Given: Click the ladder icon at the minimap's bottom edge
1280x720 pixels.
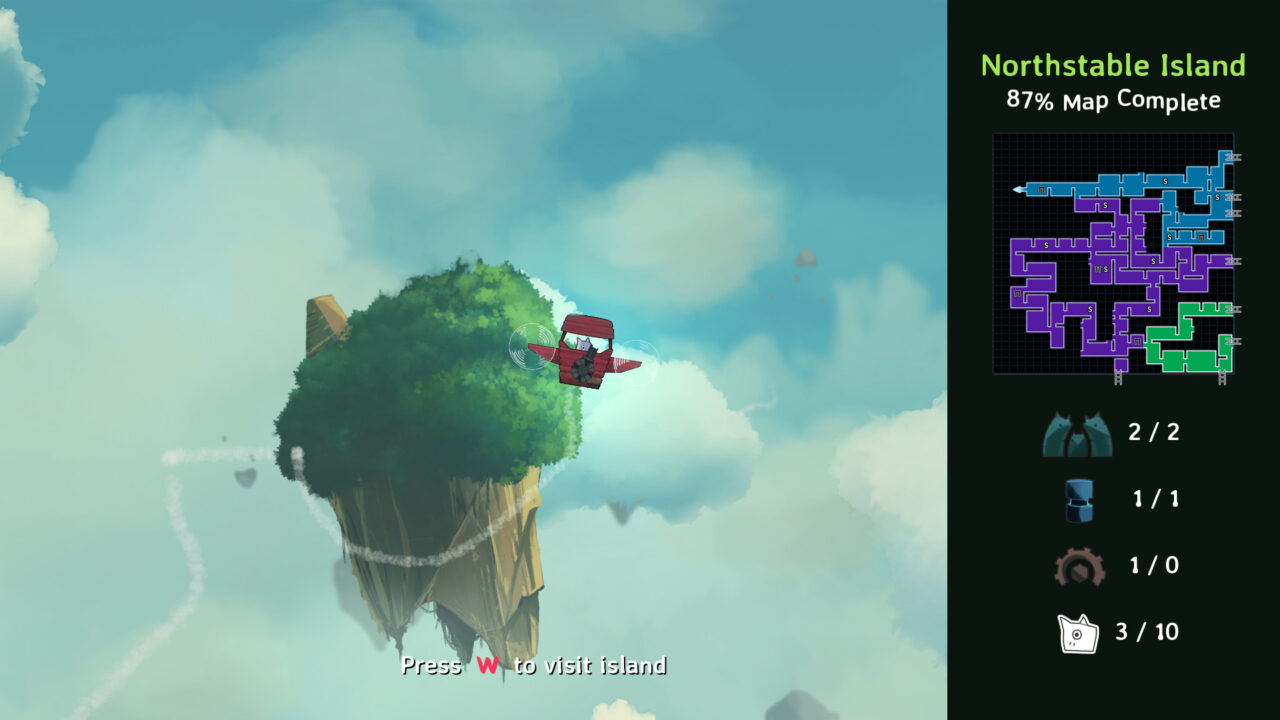Looking at the screenshot, I should [1118, 377].
